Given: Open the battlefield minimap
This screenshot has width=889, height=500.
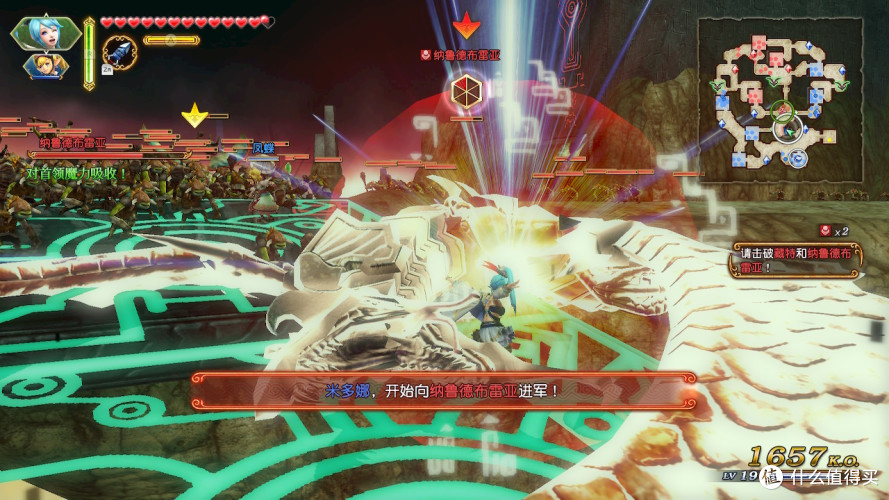Looking at the screenshot, I should point(780,98).
